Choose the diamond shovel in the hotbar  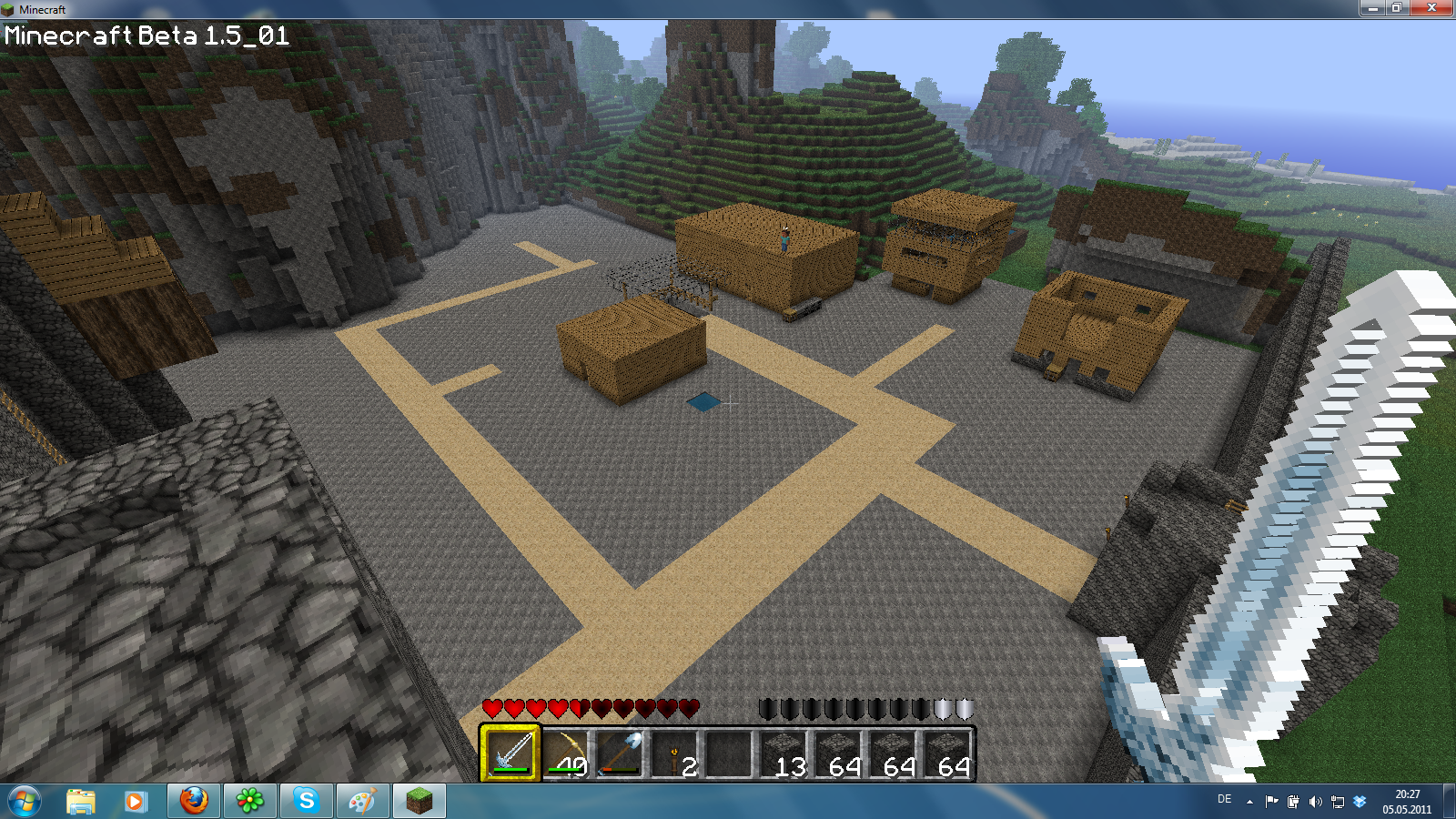620,753
